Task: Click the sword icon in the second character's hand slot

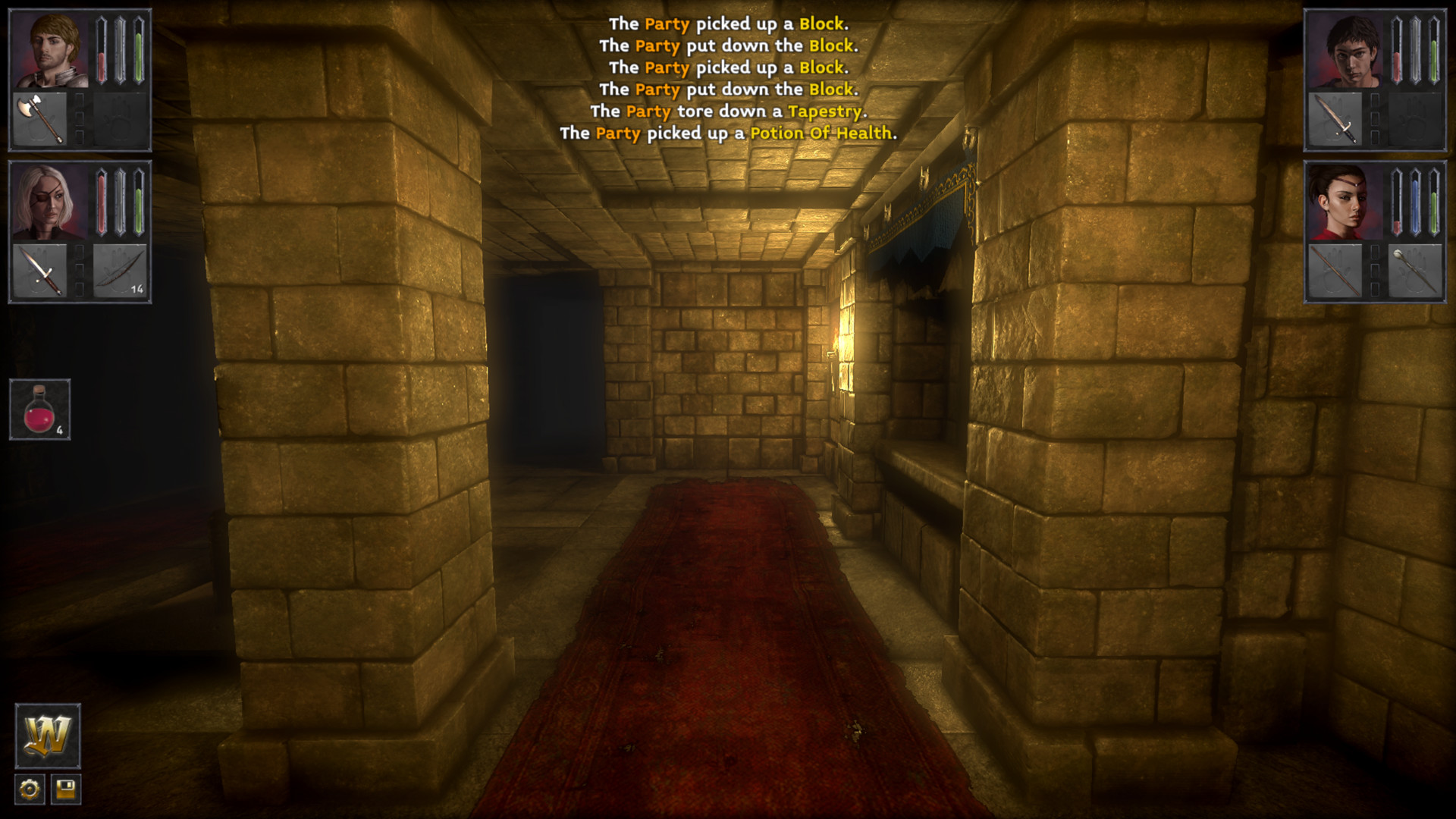Action: 42,271
